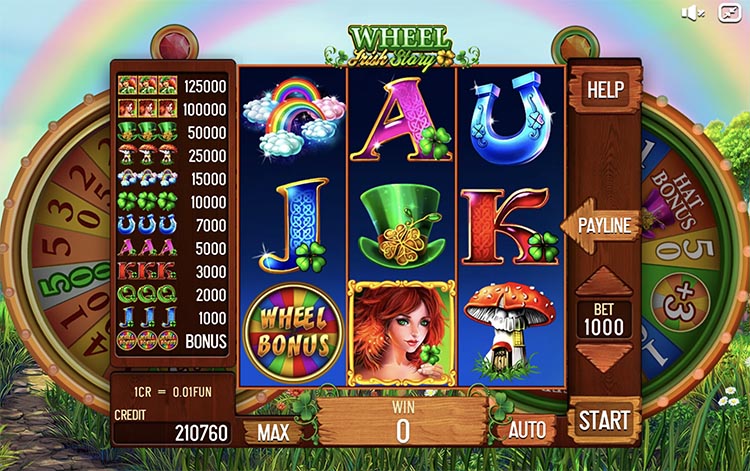Enable AUTO spin mode
750x471 pixels.
(x=527, y=431)
